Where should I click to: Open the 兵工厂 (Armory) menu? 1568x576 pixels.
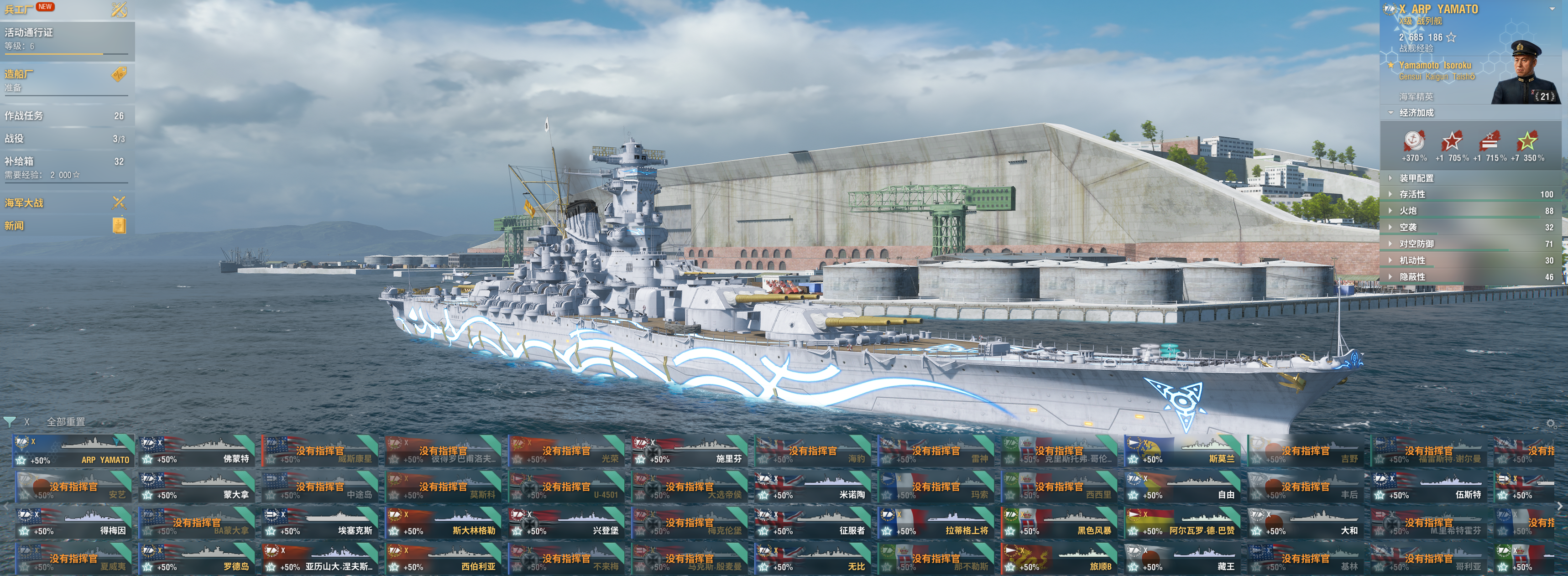click(x=18, y=9)
